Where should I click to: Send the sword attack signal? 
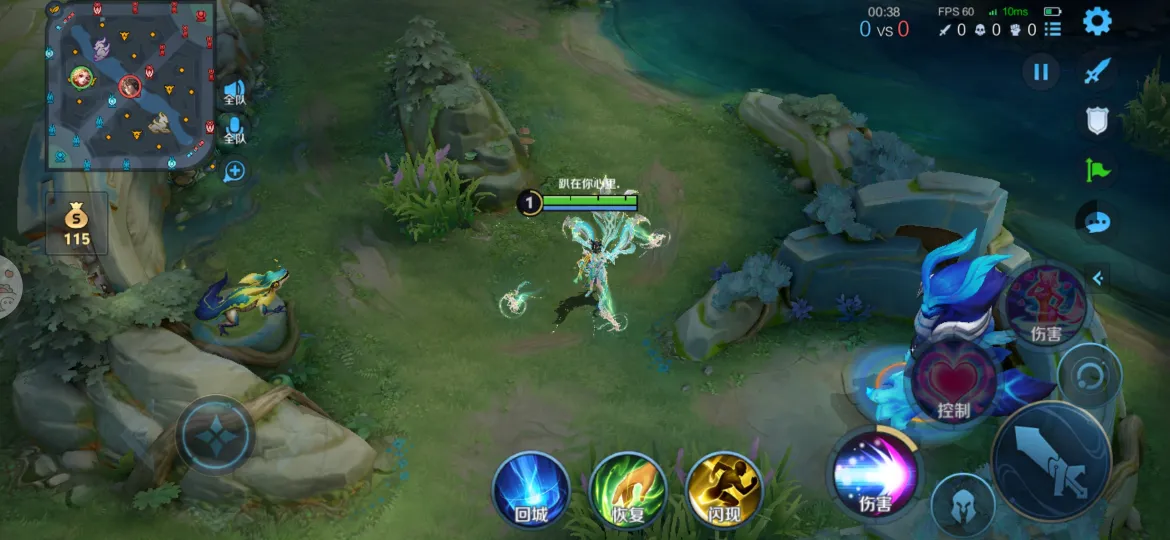1098,71
